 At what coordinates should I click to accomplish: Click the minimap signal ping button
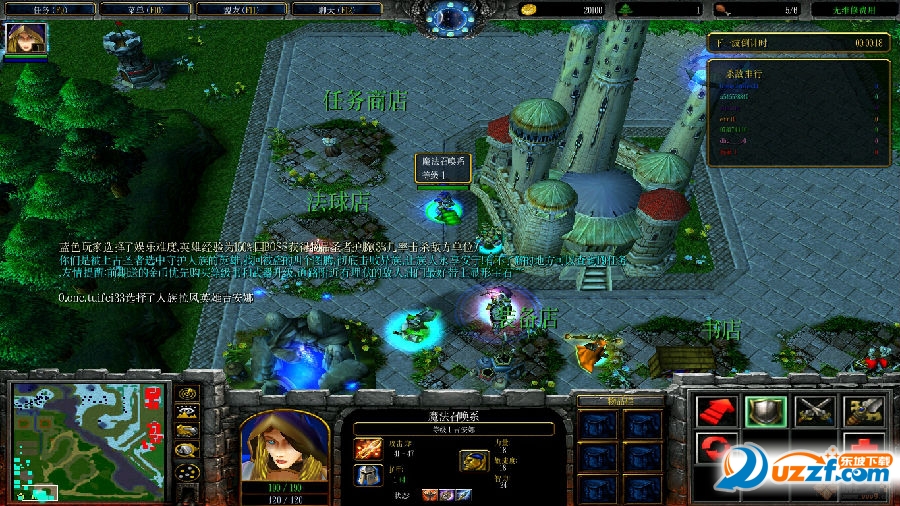186,393
